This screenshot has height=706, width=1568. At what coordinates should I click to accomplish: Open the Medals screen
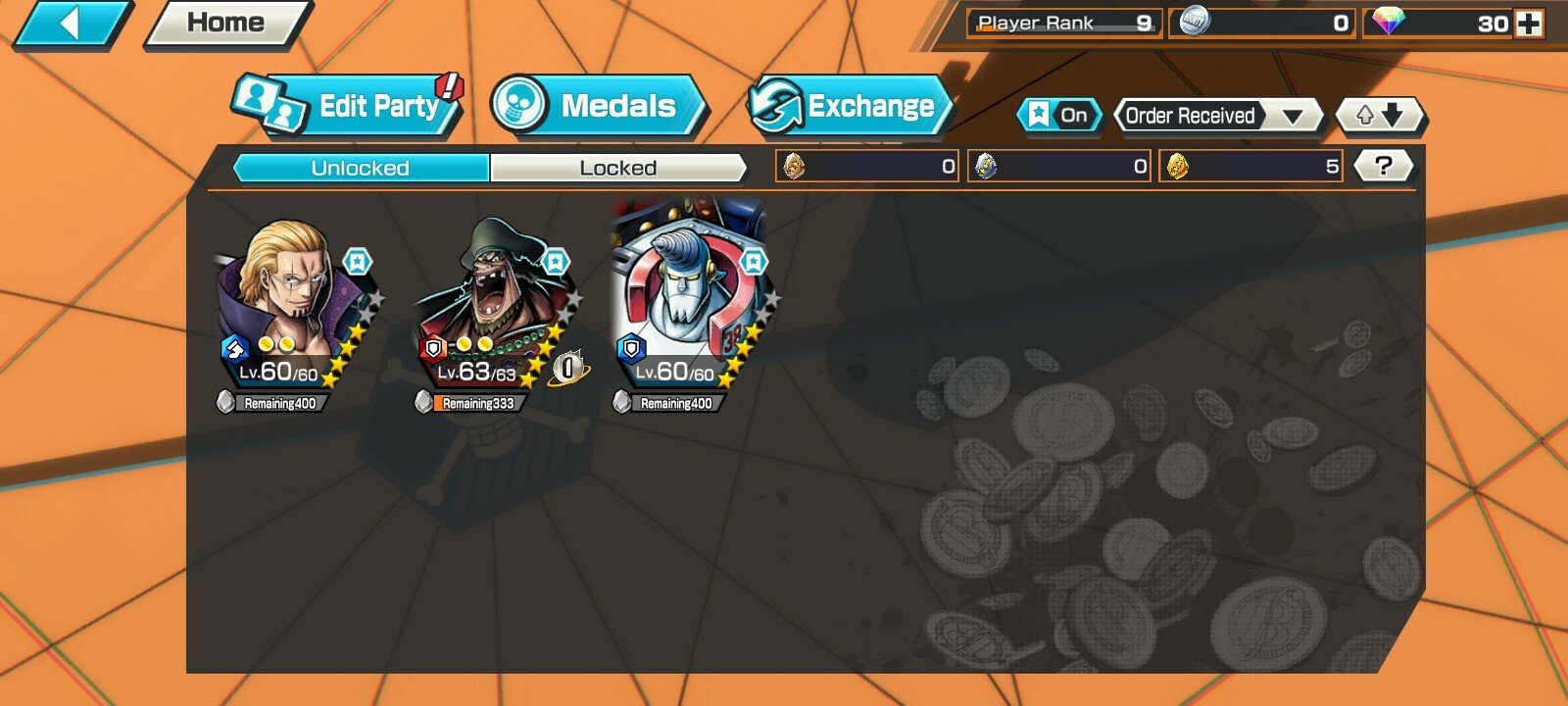(600, 106)
